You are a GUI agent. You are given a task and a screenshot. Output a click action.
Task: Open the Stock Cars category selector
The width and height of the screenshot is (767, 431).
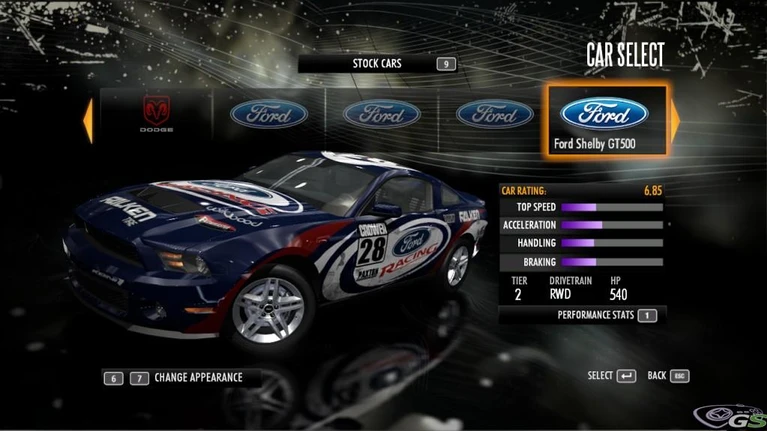pyautogui.click(x=377, y=64)
